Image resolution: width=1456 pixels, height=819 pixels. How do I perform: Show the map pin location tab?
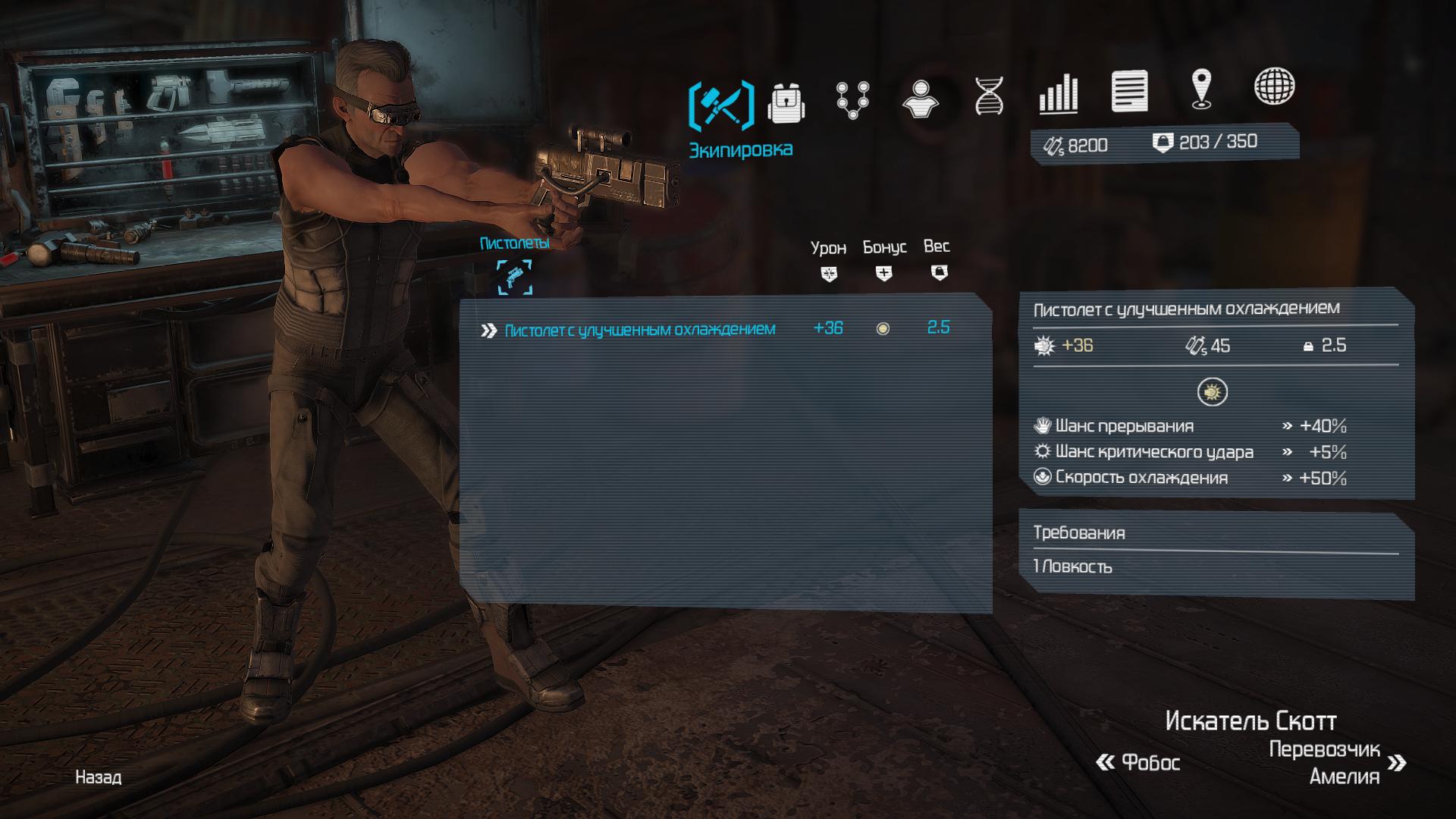(1201, 89)
